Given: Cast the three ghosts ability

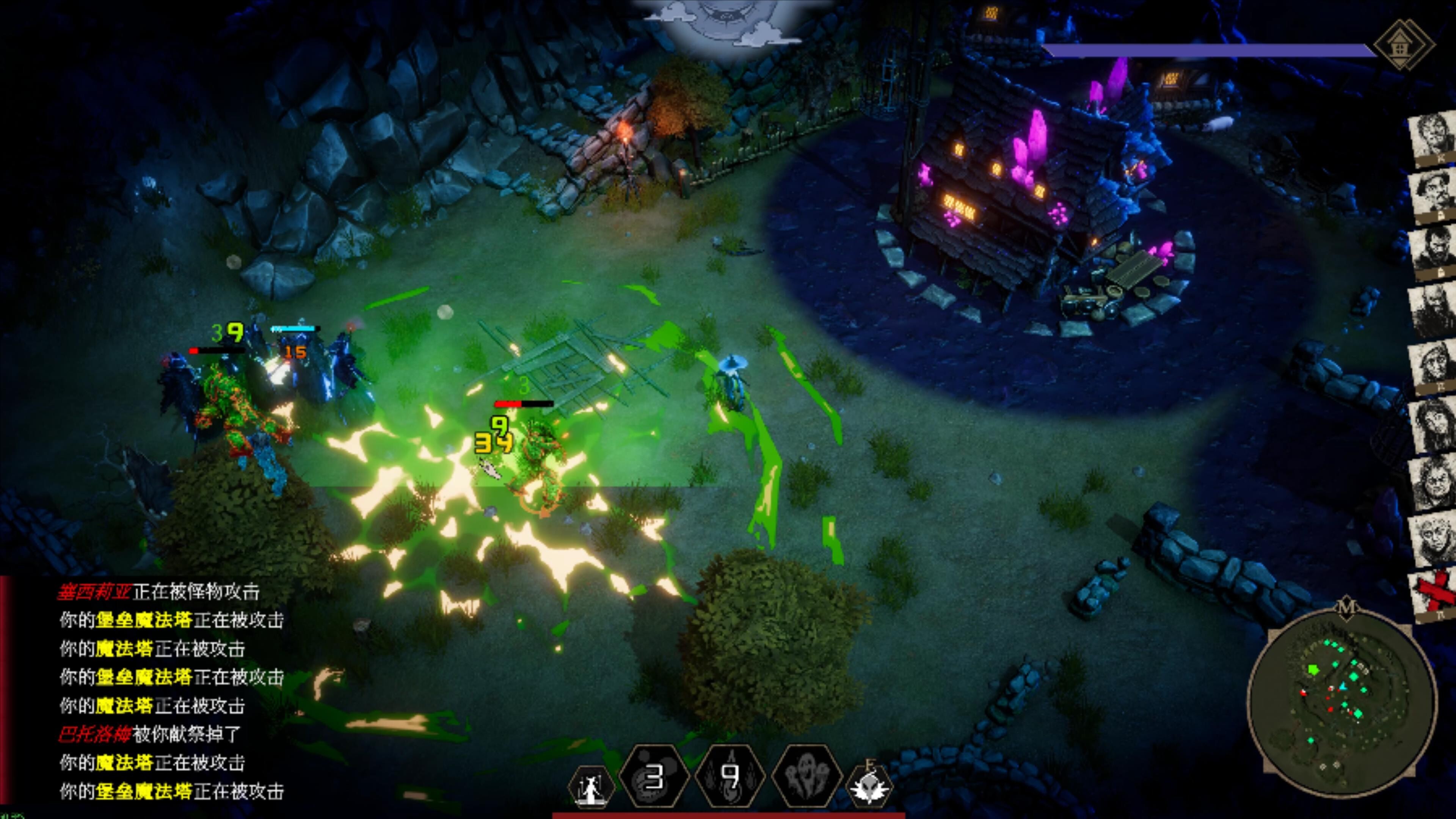Looking at the screenshot, I should click(x=806, y=779).
